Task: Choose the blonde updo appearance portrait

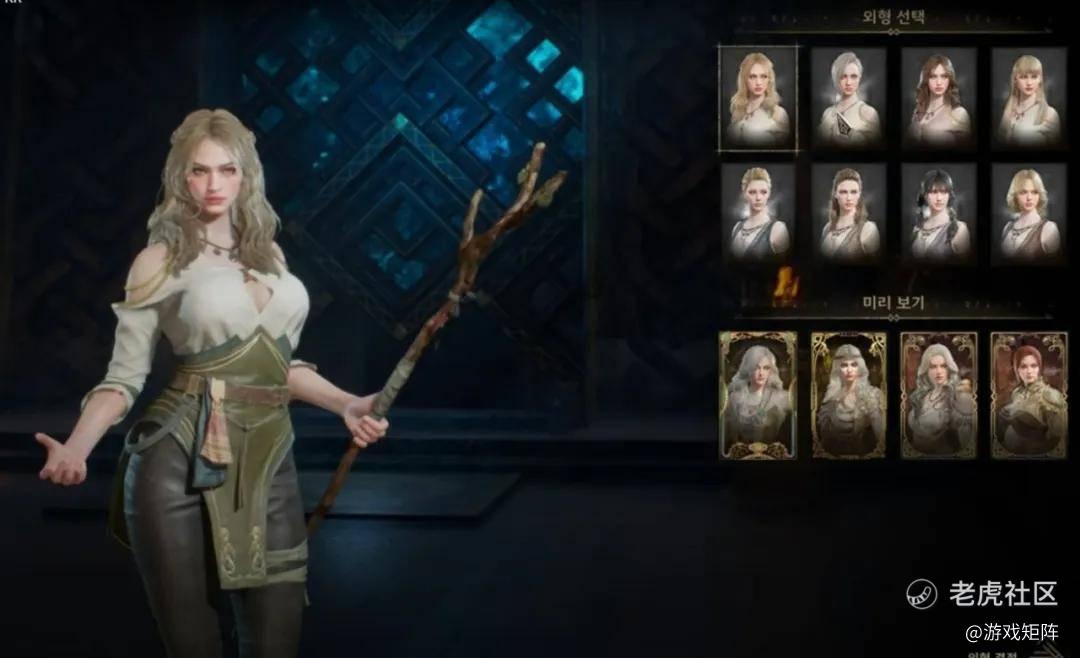Action: 758,212
